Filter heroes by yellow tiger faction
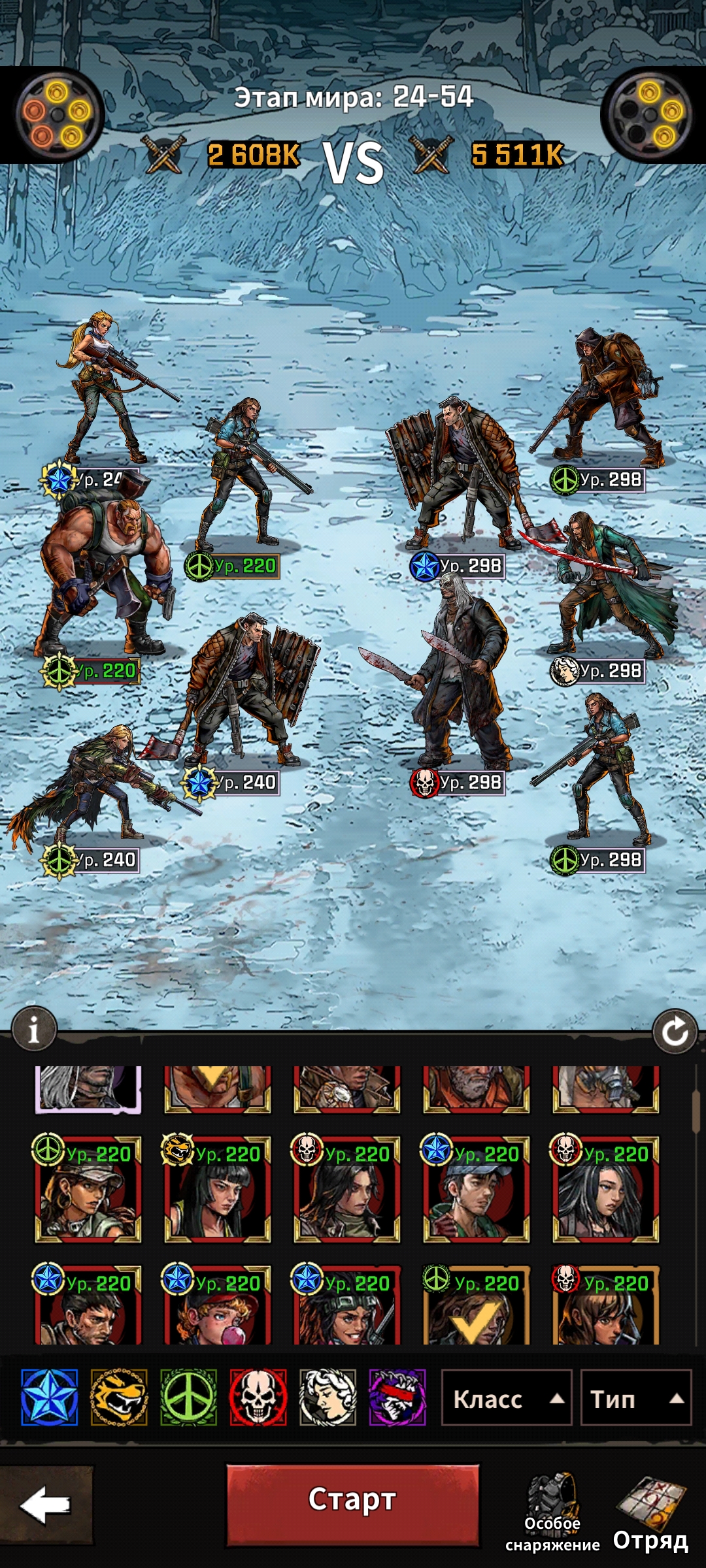706x1568 pixels. coord(119,1397)
